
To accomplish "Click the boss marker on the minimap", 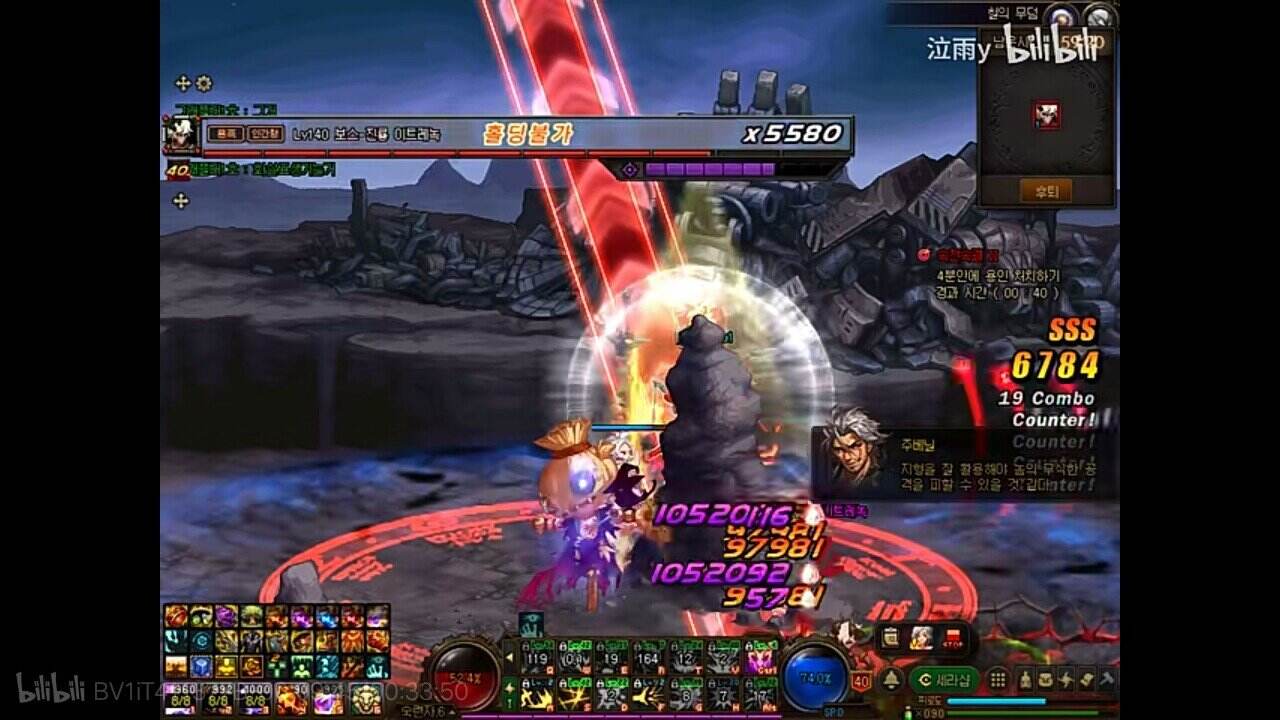I will point(1047,115).
